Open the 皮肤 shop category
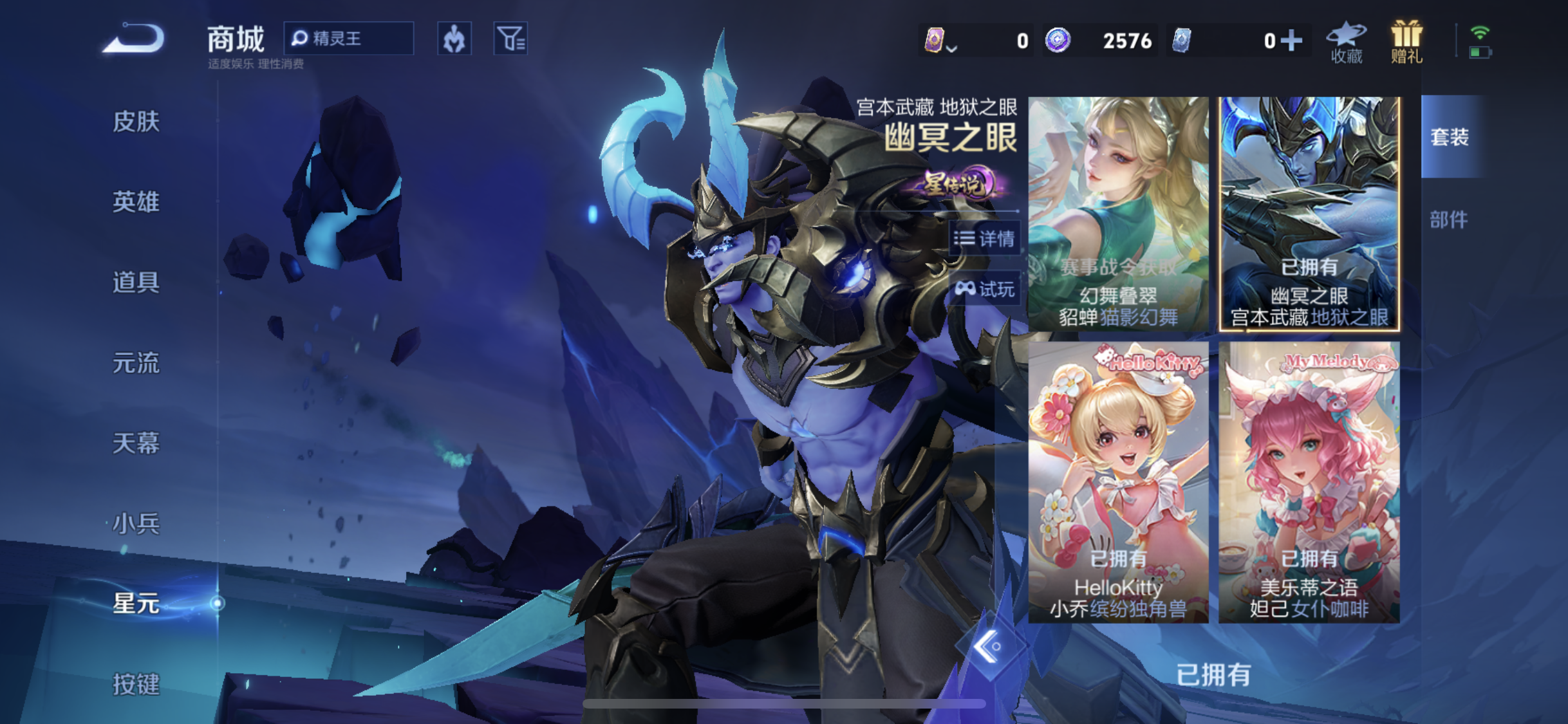 (136, 121)
